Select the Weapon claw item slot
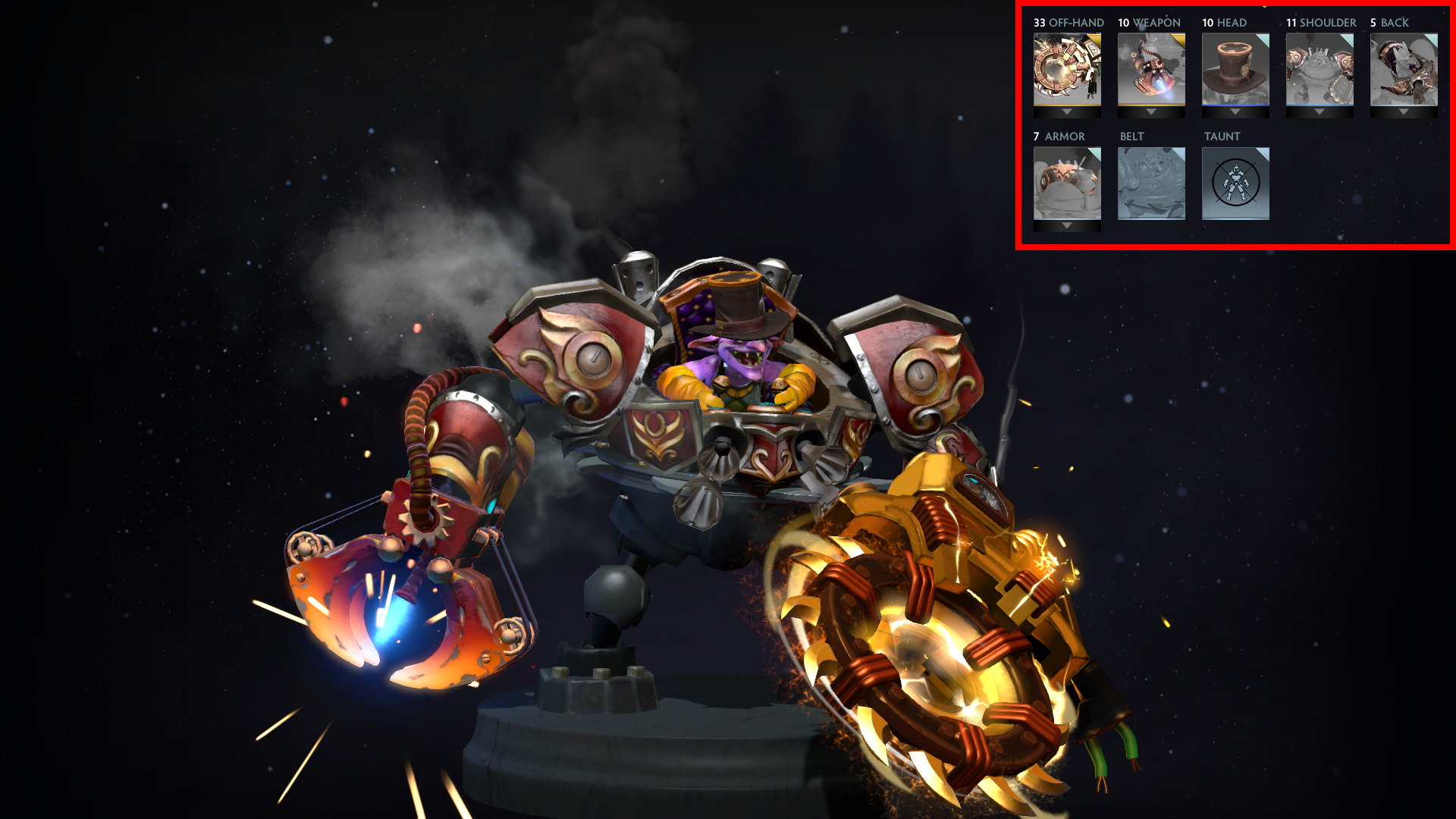This screenshot has height=819, width=1456. pos(1151,69)
